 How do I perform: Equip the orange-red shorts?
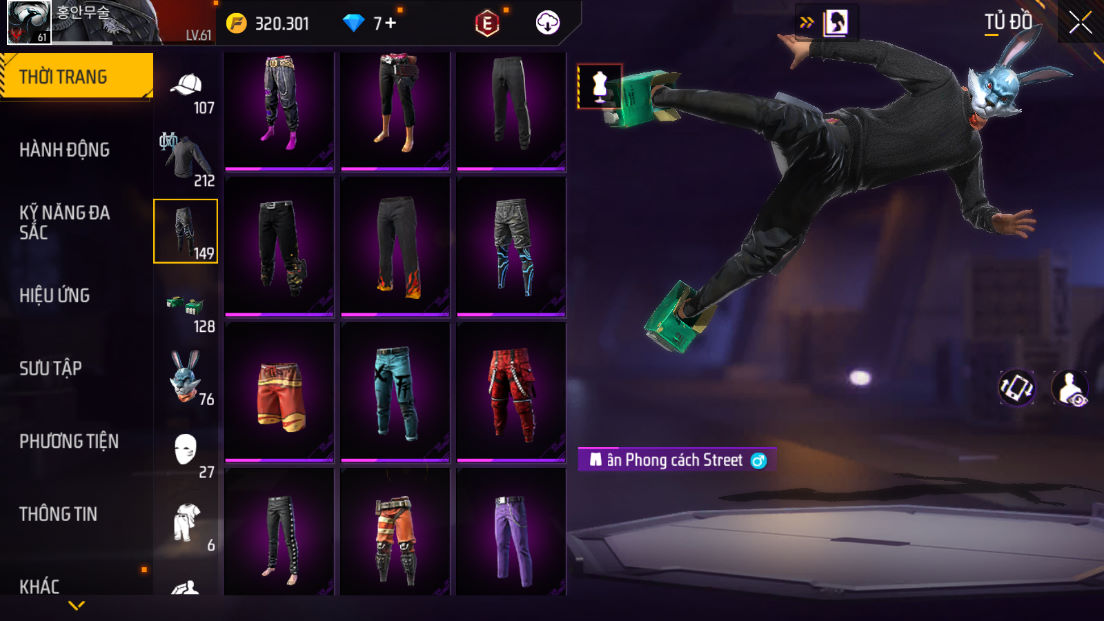click(x=279, y=391)
